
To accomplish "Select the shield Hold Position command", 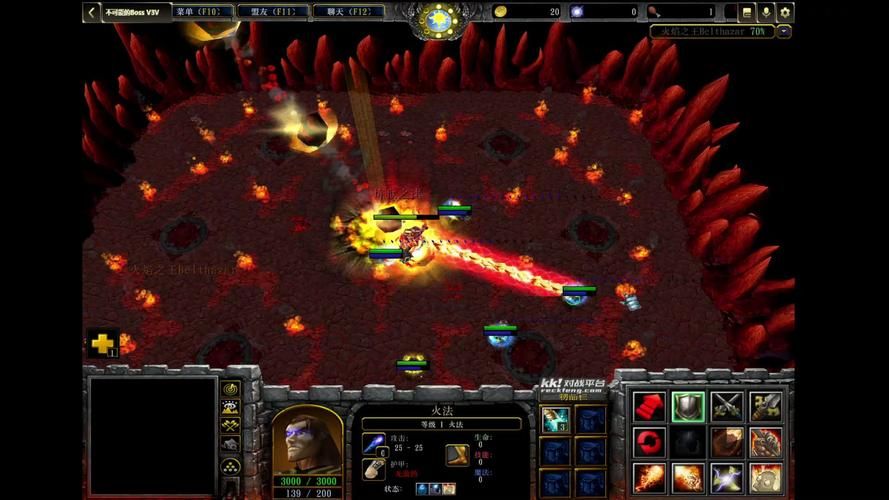I will [688, 406].
